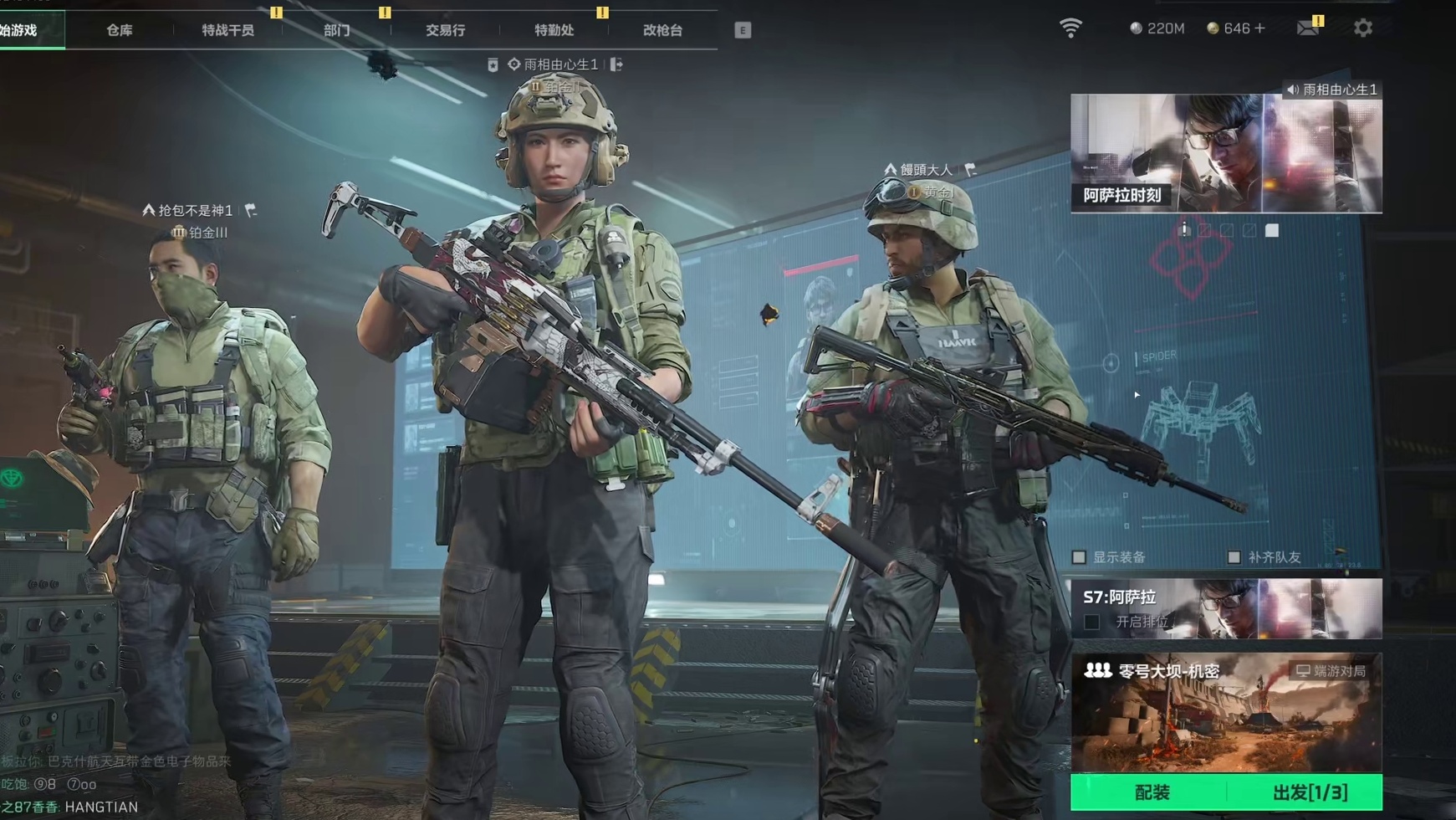Image resolution: width=1456 pixels, height=820 pixels.
Task: Open the settings gear
Action: 1362,28
